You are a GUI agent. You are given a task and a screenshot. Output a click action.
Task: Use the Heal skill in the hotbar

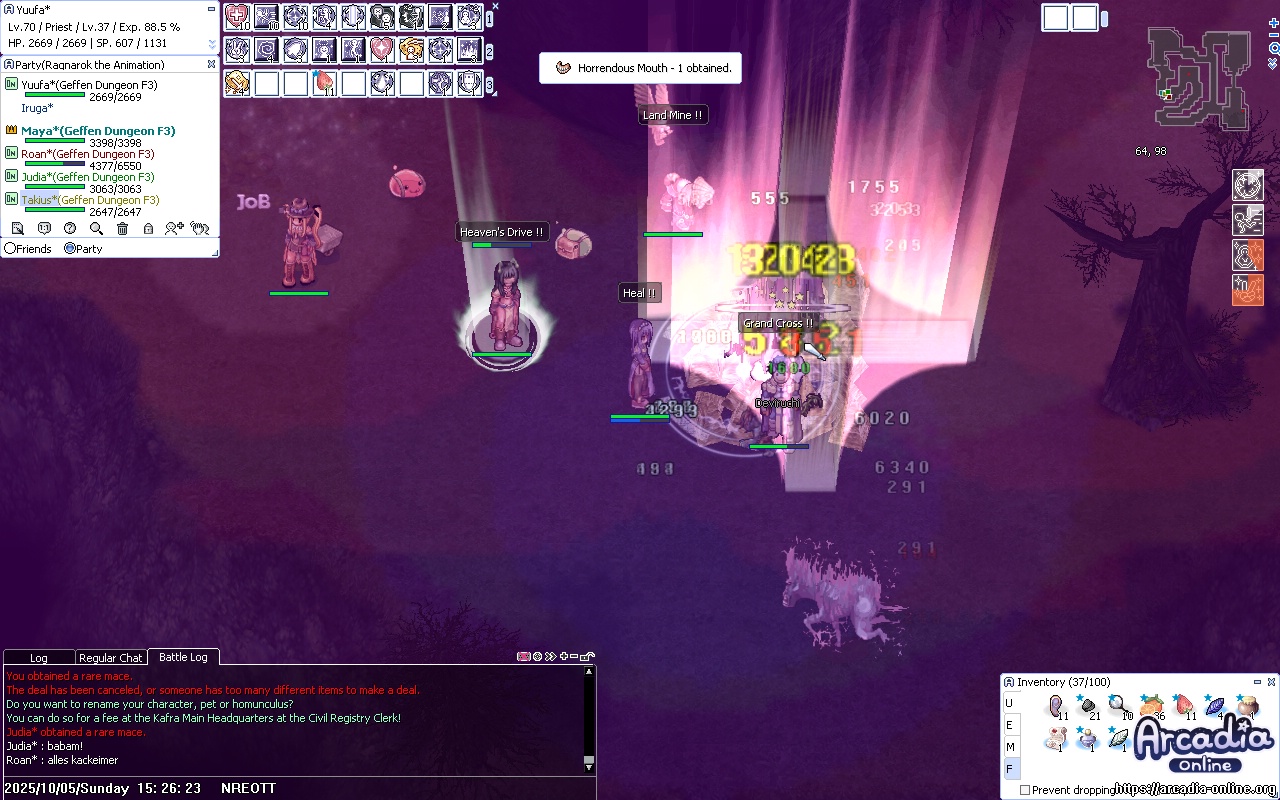237,17
